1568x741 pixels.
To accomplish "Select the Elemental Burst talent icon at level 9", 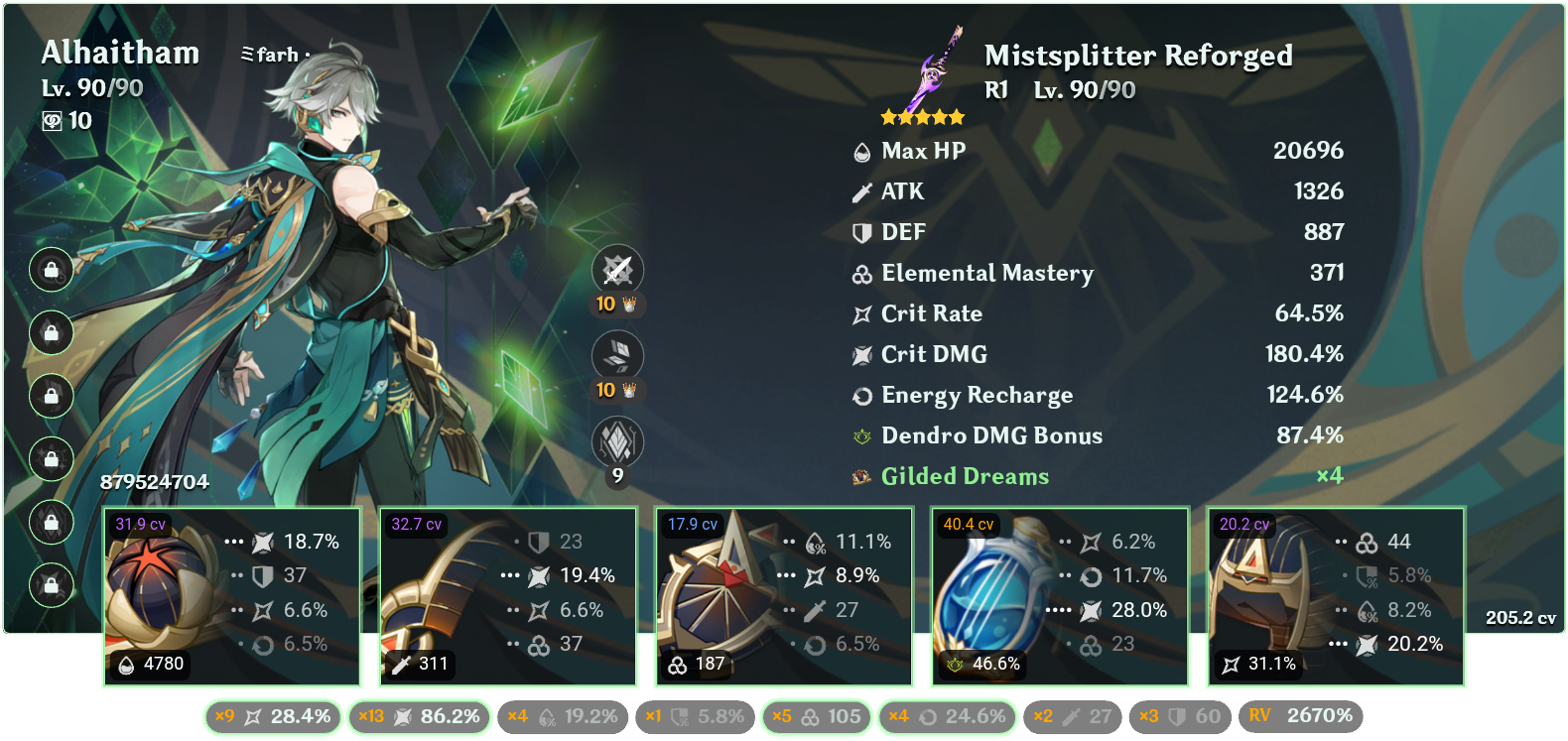I will (x=616, y=439).
